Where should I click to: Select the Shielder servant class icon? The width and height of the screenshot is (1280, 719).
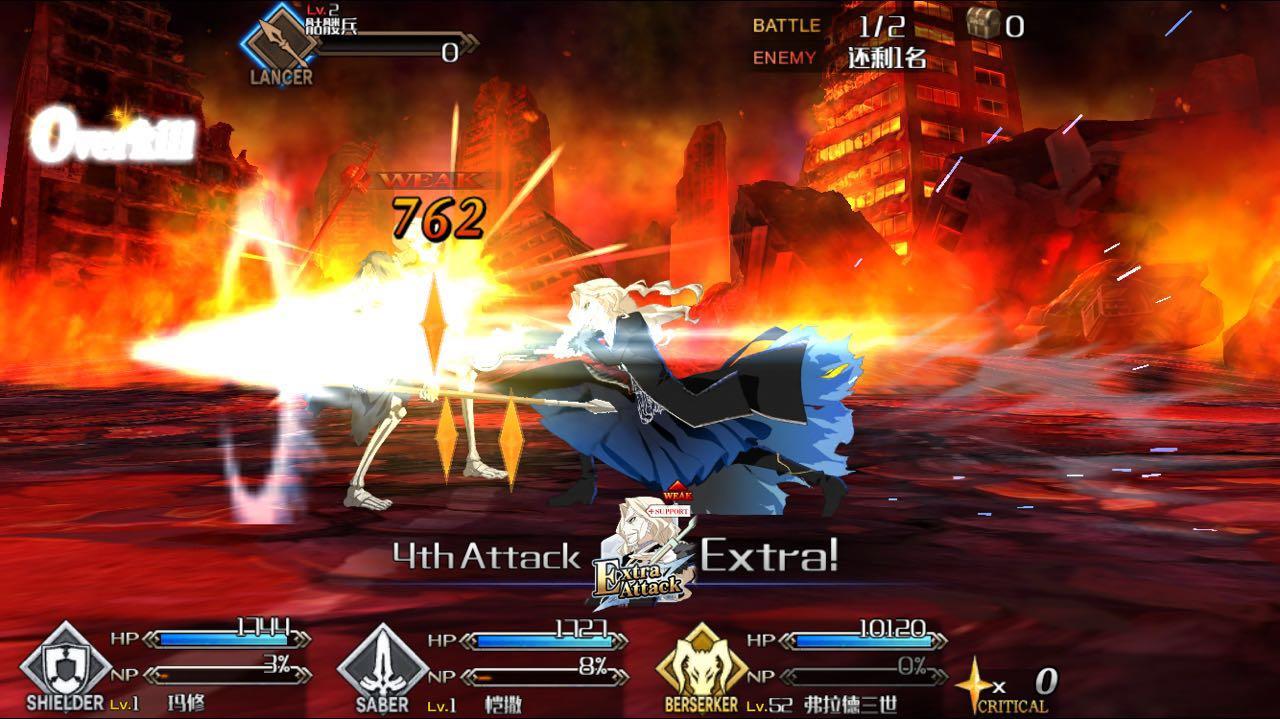66,664
